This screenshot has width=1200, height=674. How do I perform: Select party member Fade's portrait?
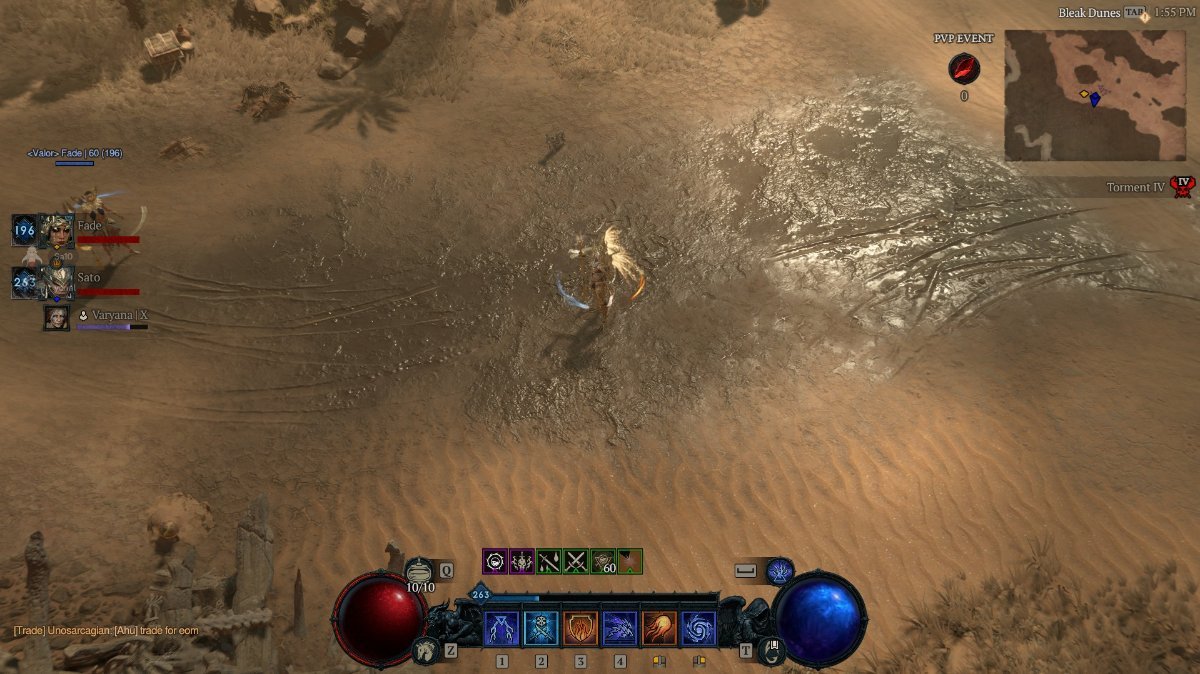(x=56, y=231)
